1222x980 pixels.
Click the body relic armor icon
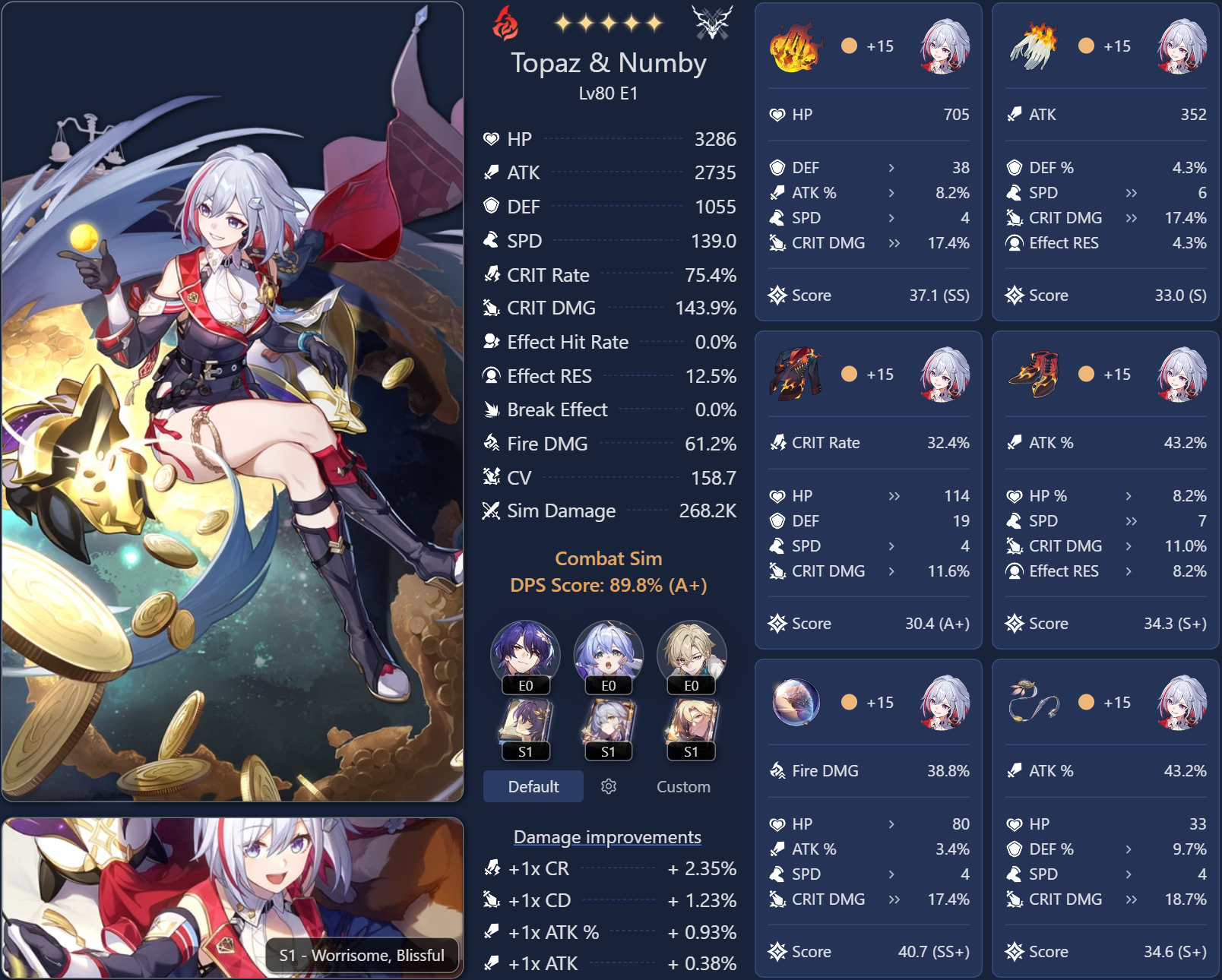pyautogui.click(x=796, y=375)
